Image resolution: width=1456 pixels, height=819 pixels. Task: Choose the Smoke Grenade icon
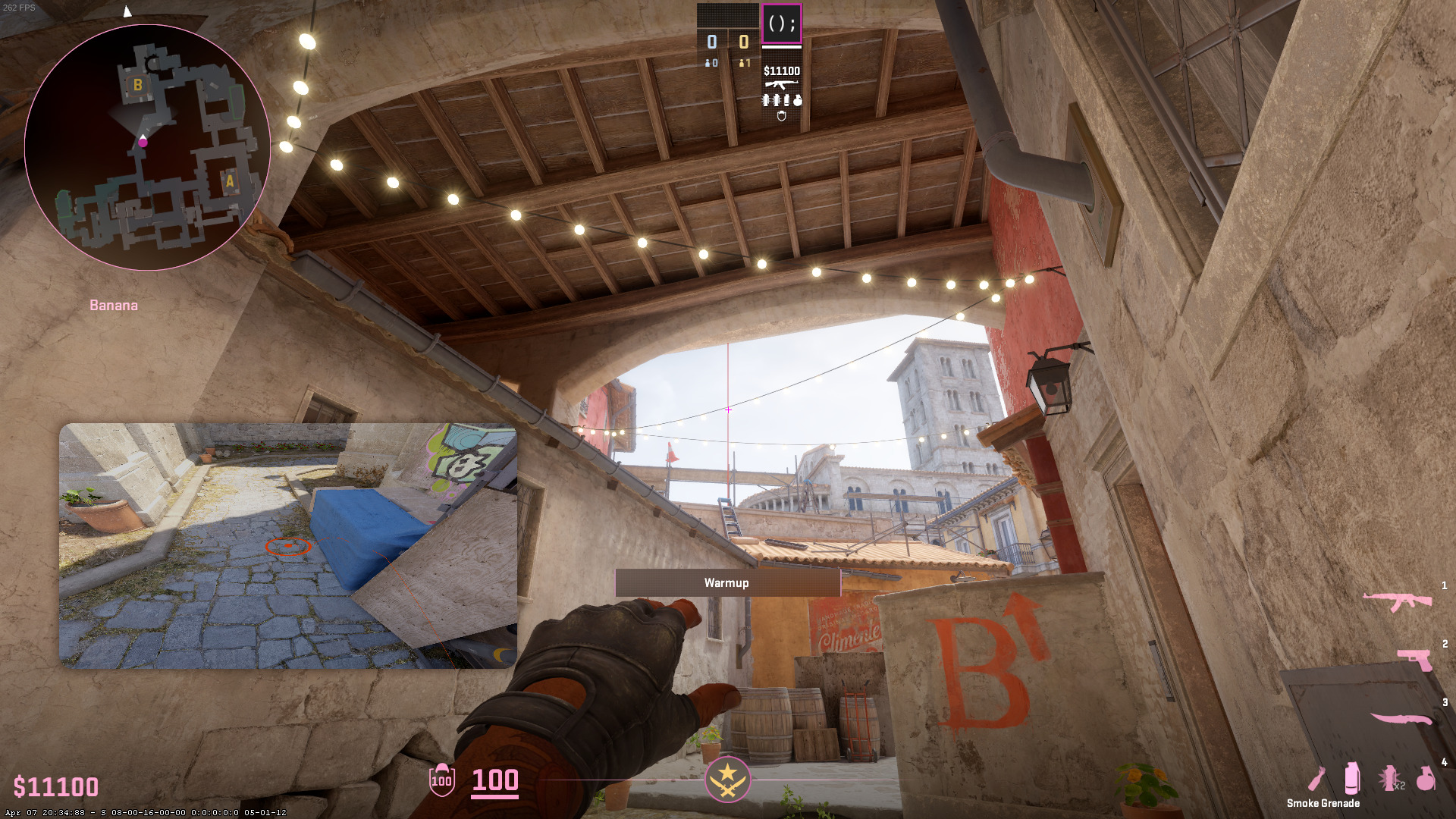[1351, 779]
